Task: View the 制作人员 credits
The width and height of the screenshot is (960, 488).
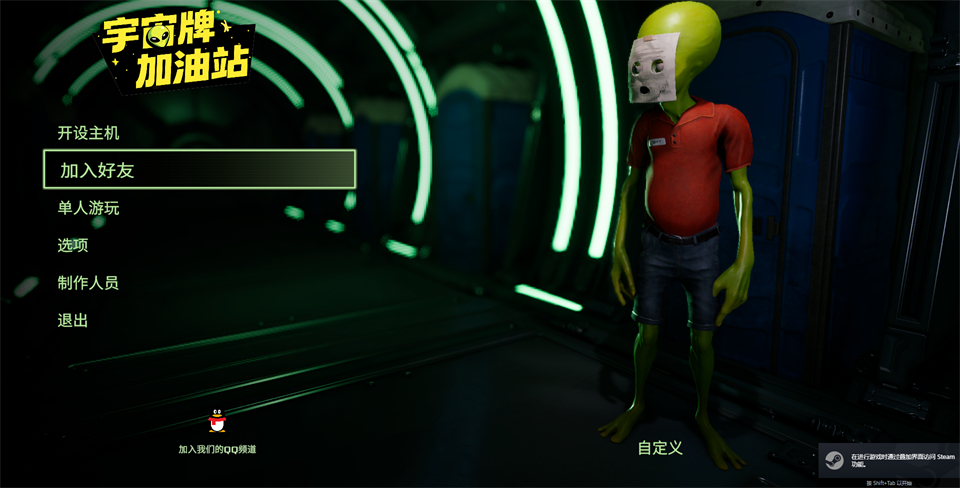Action: (x=88, y=283)
